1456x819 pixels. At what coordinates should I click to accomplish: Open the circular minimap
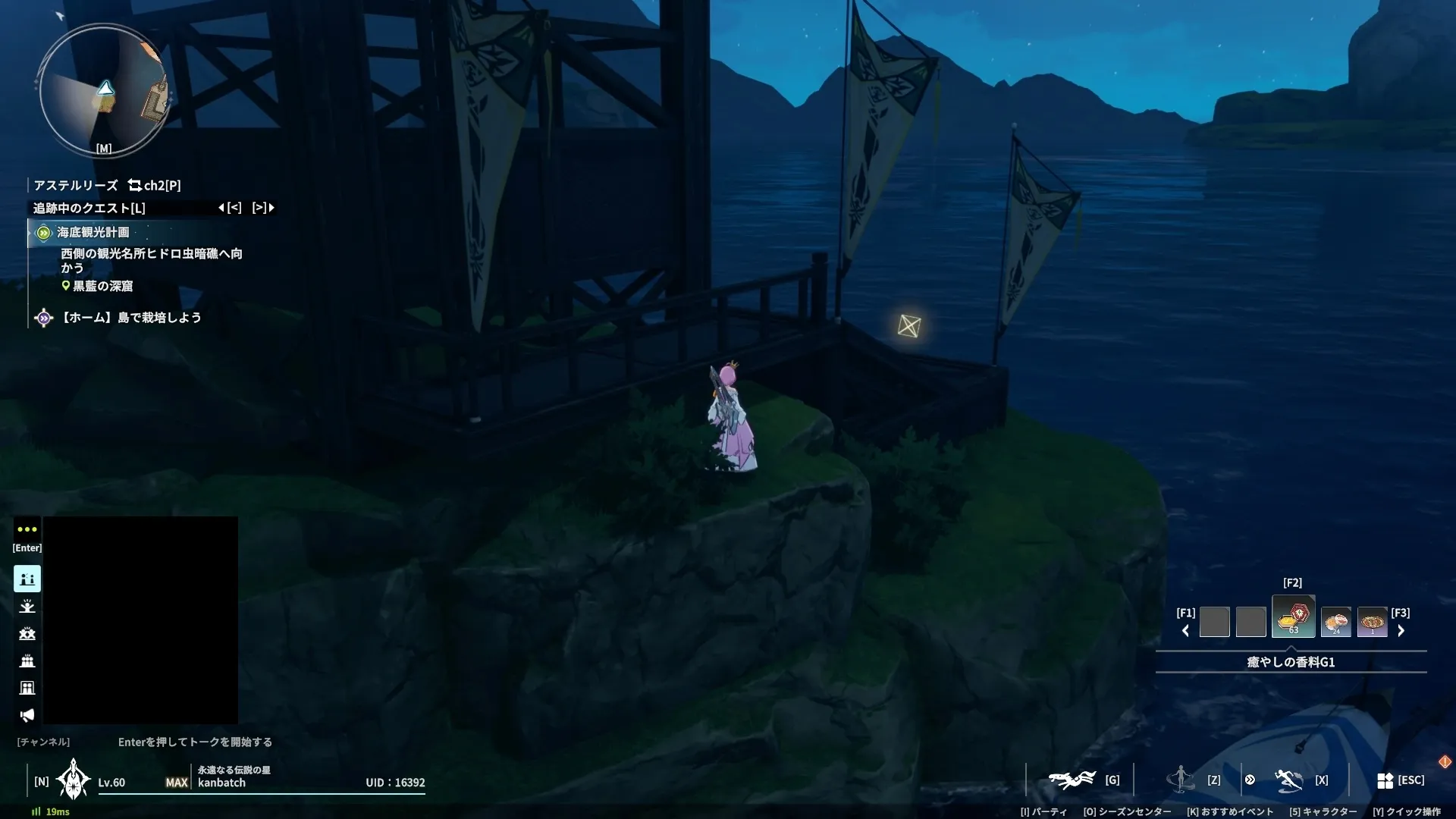(x=103, y=91)
